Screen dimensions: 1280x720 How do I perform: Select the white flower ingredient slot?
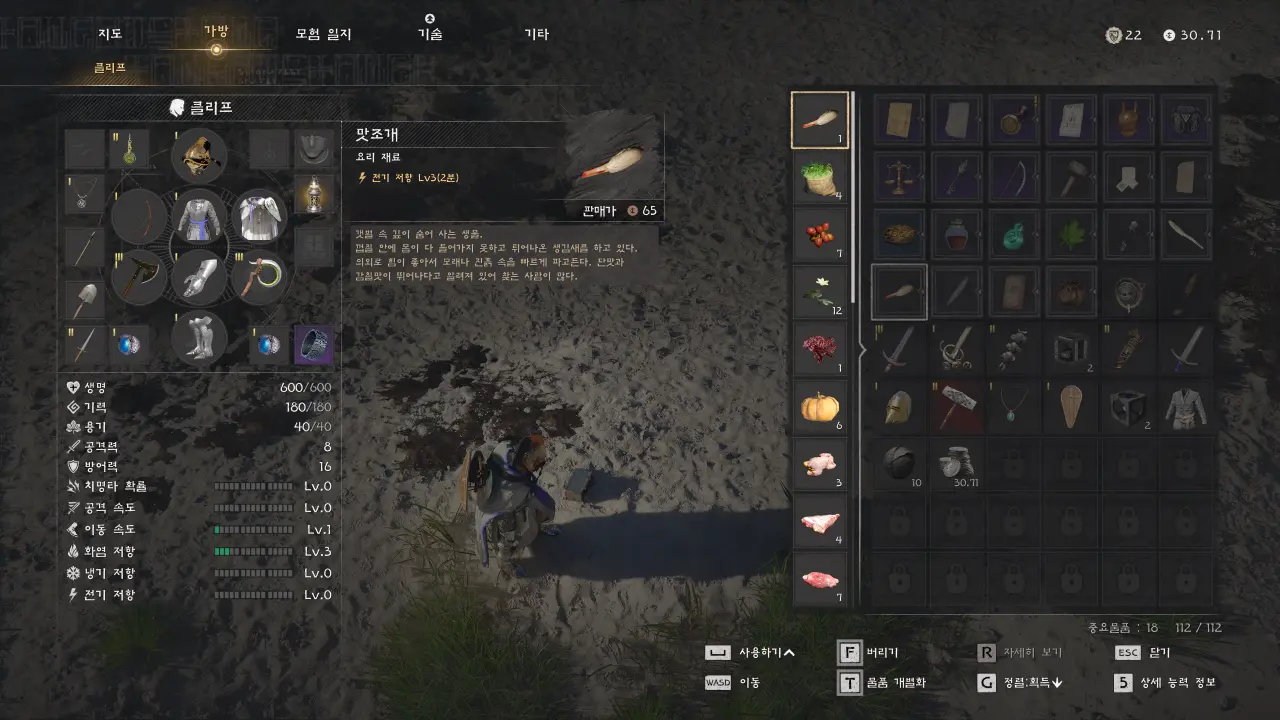tap(820, 292)
